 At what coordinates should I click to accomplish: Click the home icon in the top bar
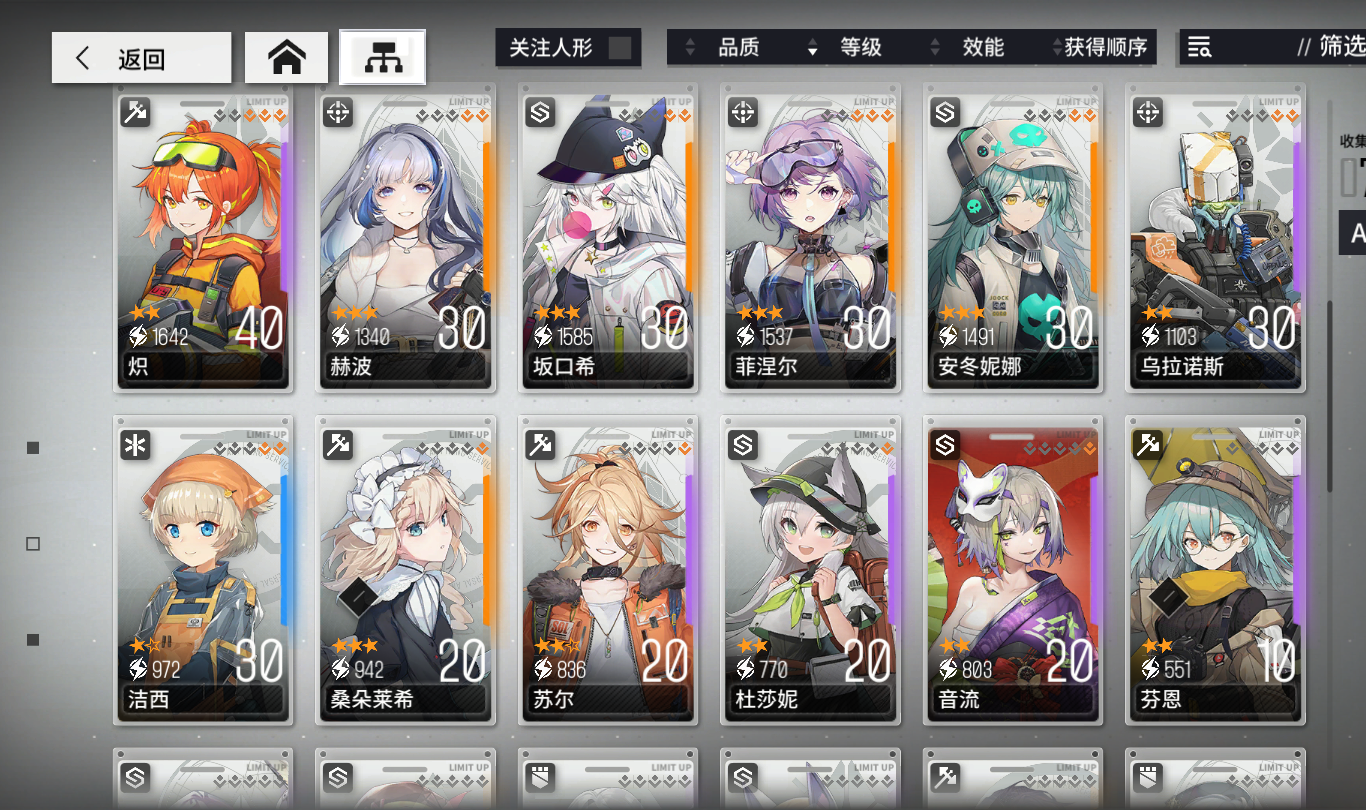click(x=287, y=57)
